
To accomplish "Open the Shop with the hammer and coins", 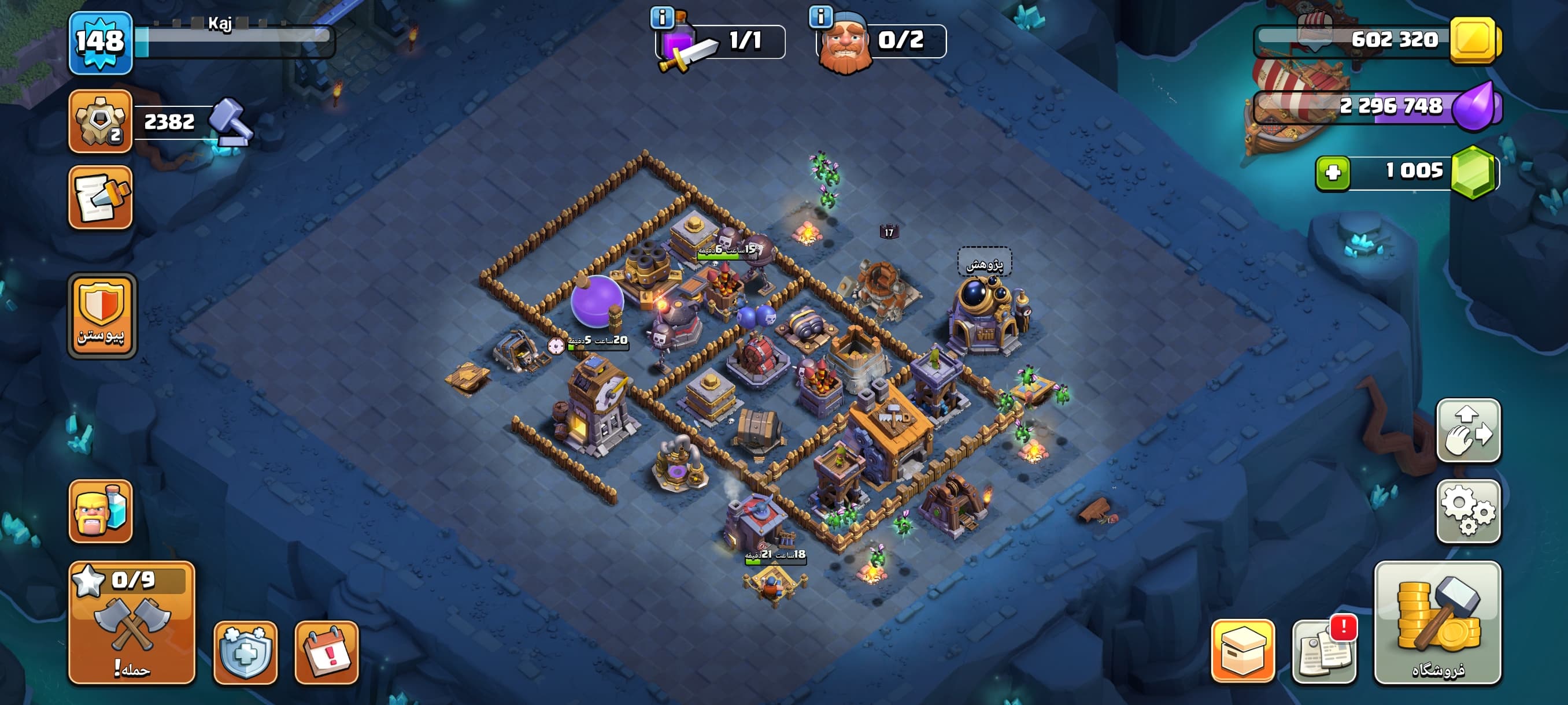I will point(1437,623).
